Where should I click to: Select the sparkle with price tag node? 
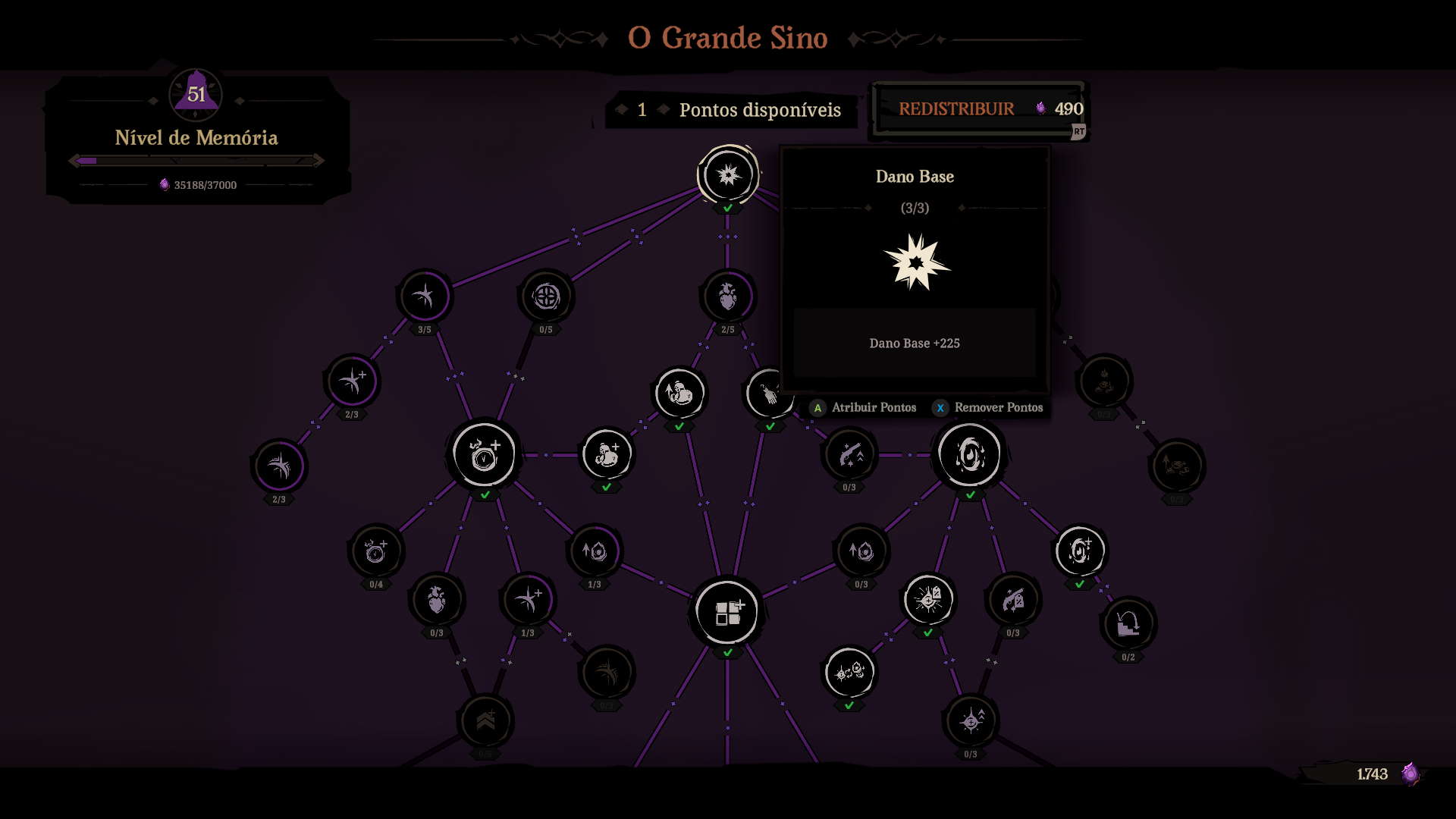pos(928,600)
